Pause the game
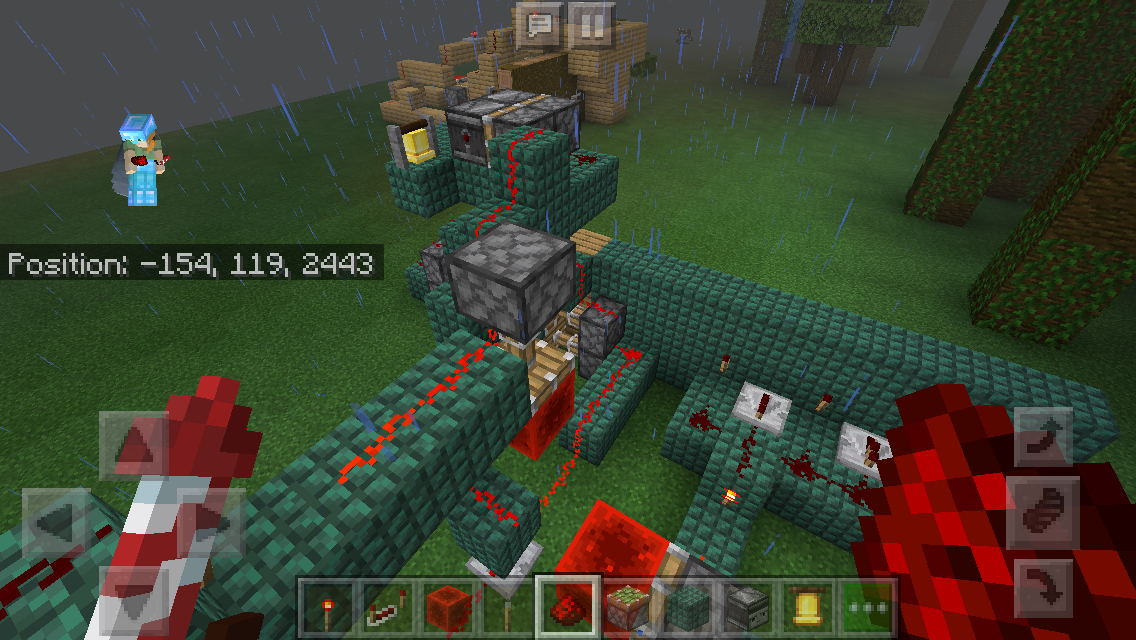The height and width of the screenshot is (640, 1136). (x=591, y=24)
